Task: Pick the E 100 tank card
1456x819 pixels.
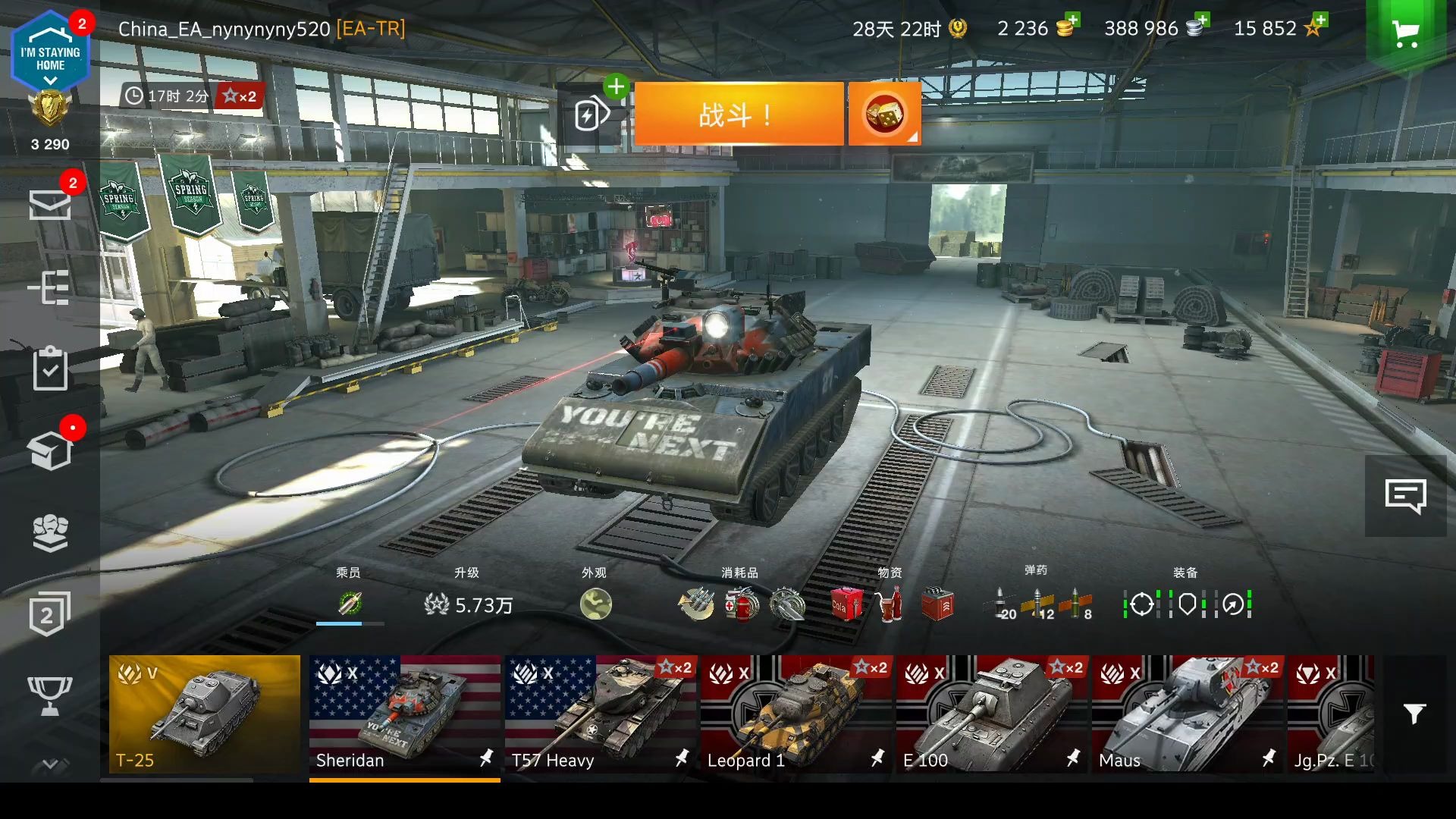Action: pos(990,714)
